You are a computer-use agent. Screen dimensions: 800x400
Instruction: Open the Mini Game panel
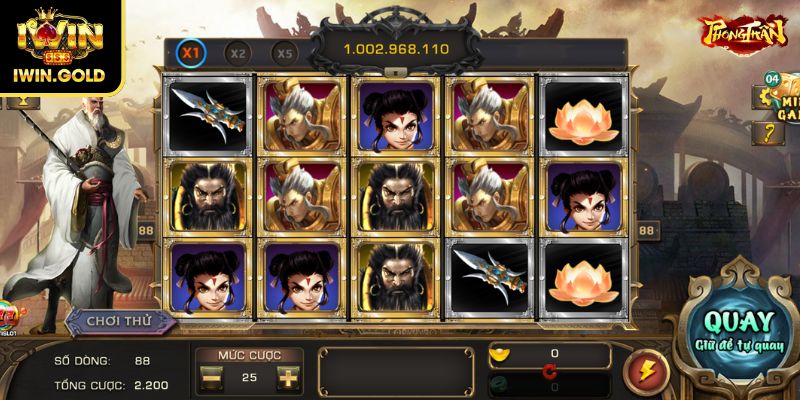788,112
